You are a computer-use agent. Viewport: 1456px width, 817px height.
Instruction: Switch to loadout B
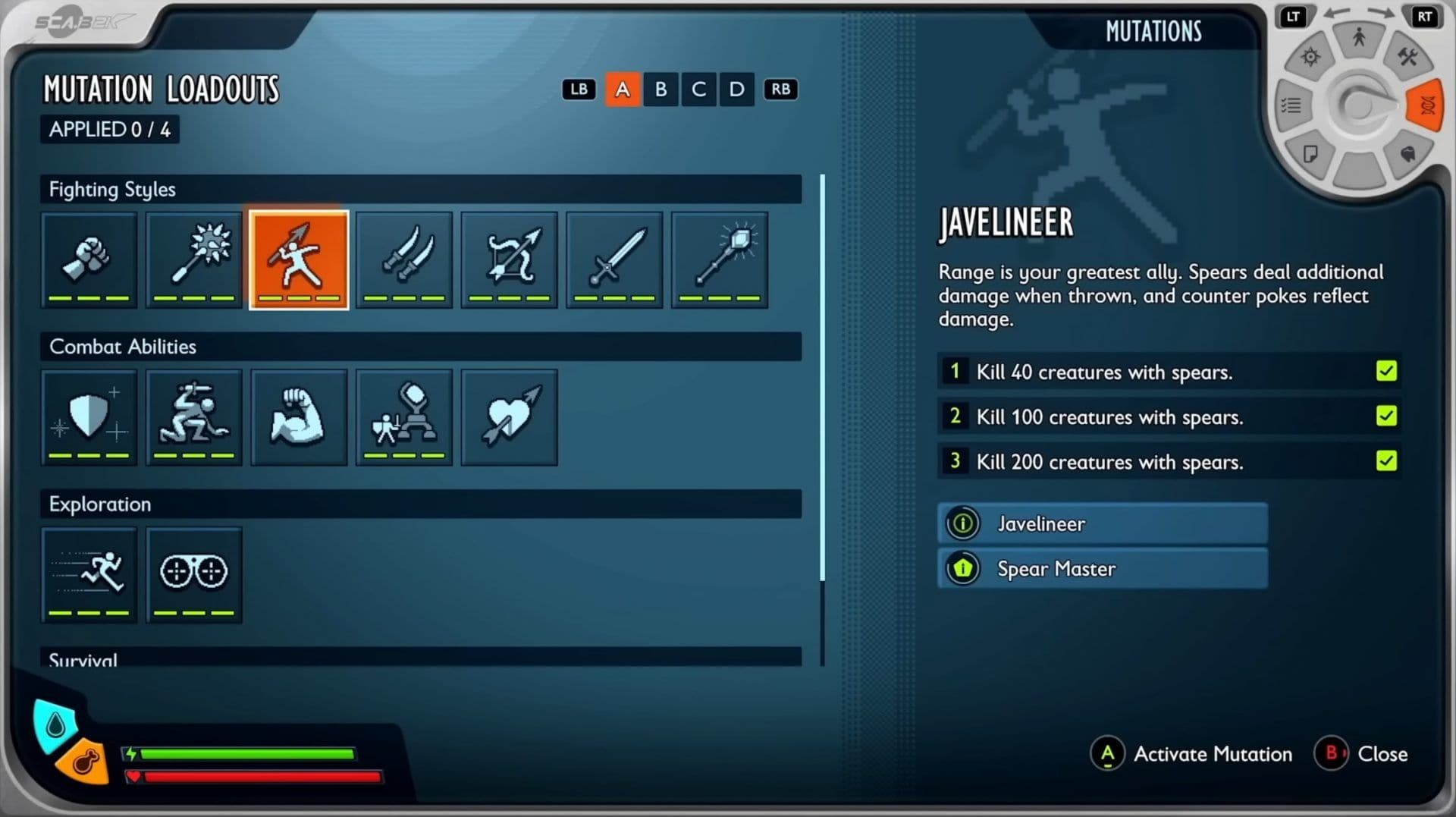pos(661,90)
